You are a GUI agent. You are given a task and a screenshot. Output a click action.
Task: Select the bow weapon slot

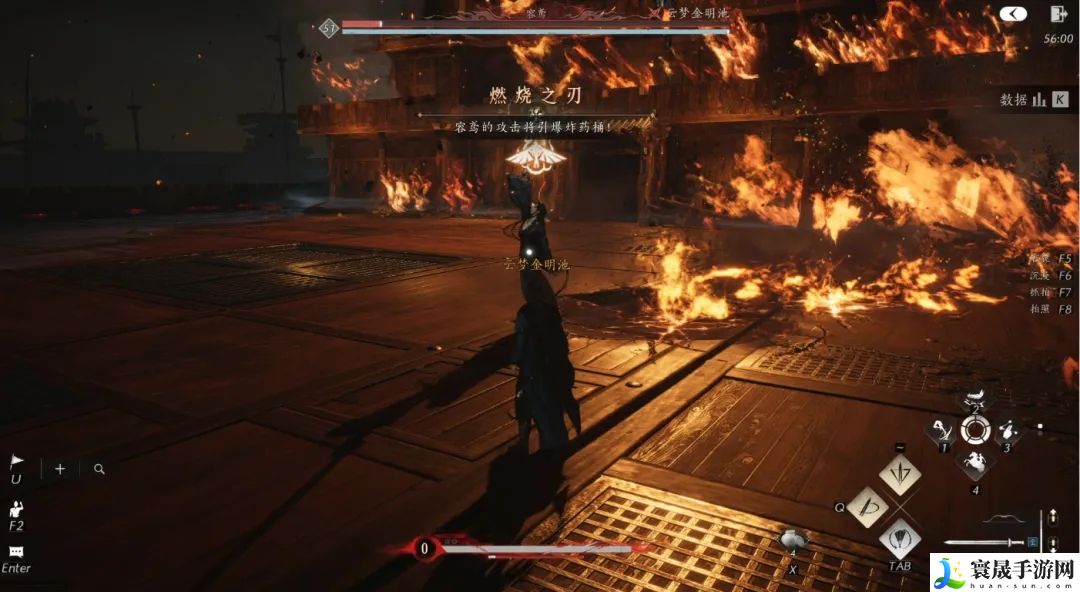1003,518
